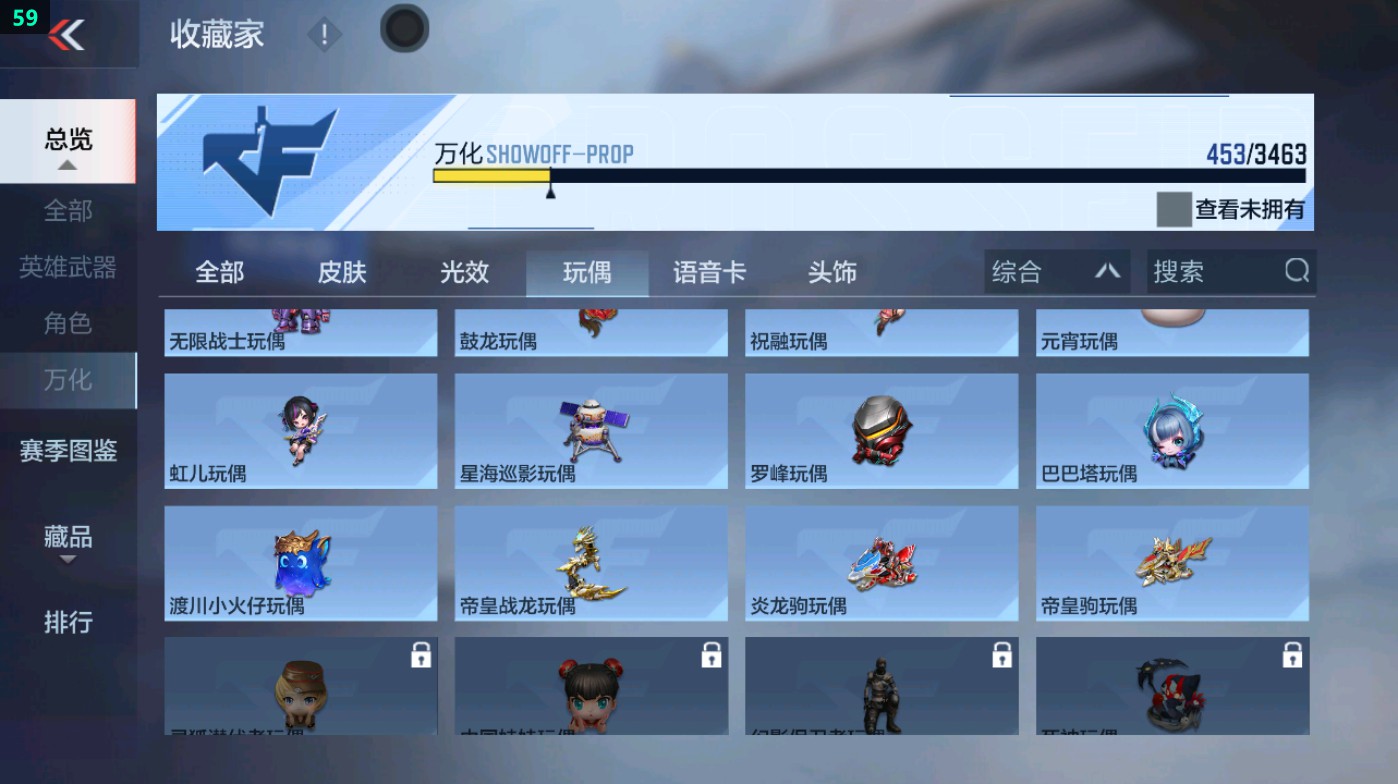1398x784 pixels.
Task: Go to 排行 in the left sidebar
Action: [67, 623]
